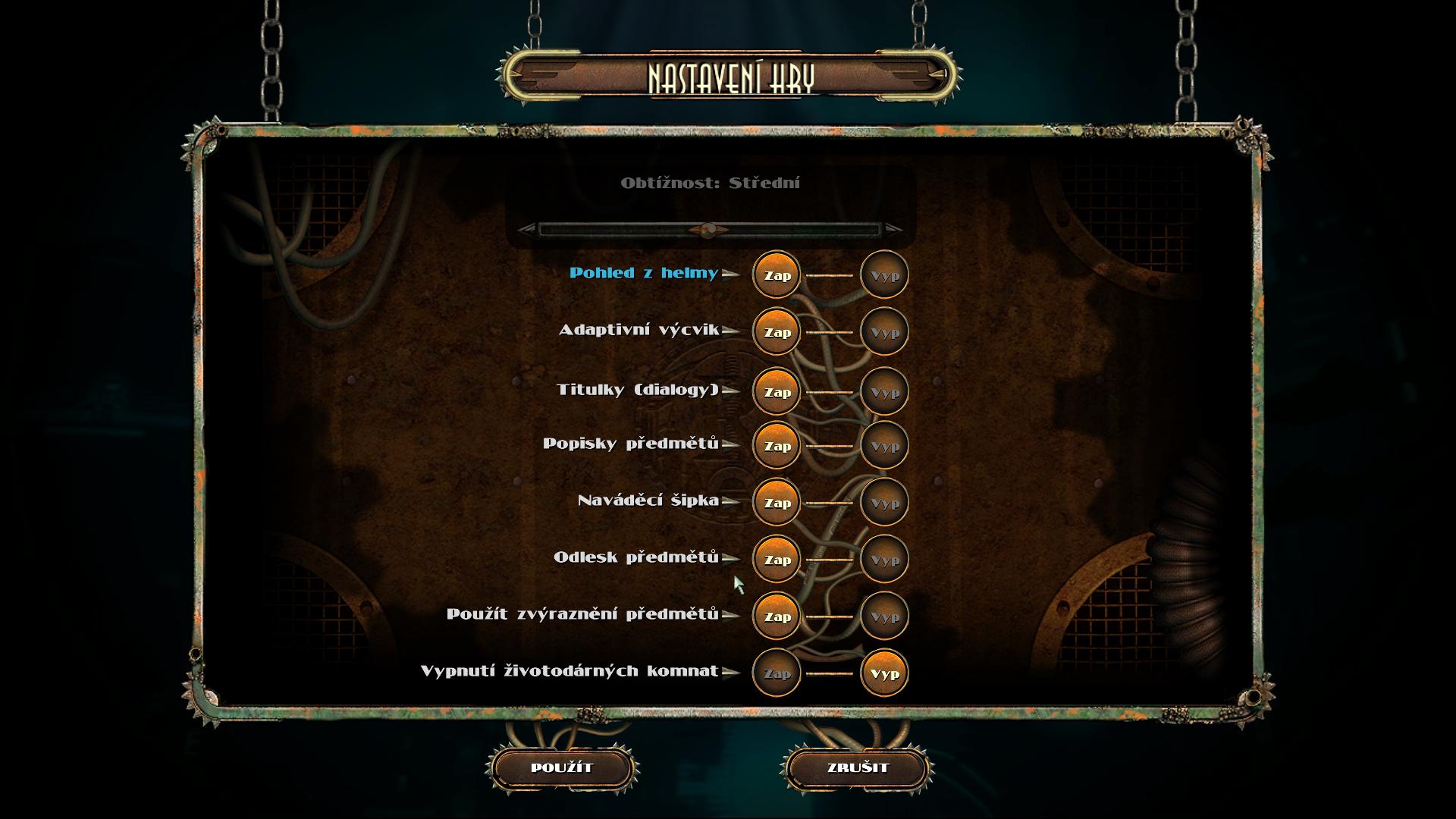Turn off Pohled z helmy with Vyp

[x=884, y=275]
